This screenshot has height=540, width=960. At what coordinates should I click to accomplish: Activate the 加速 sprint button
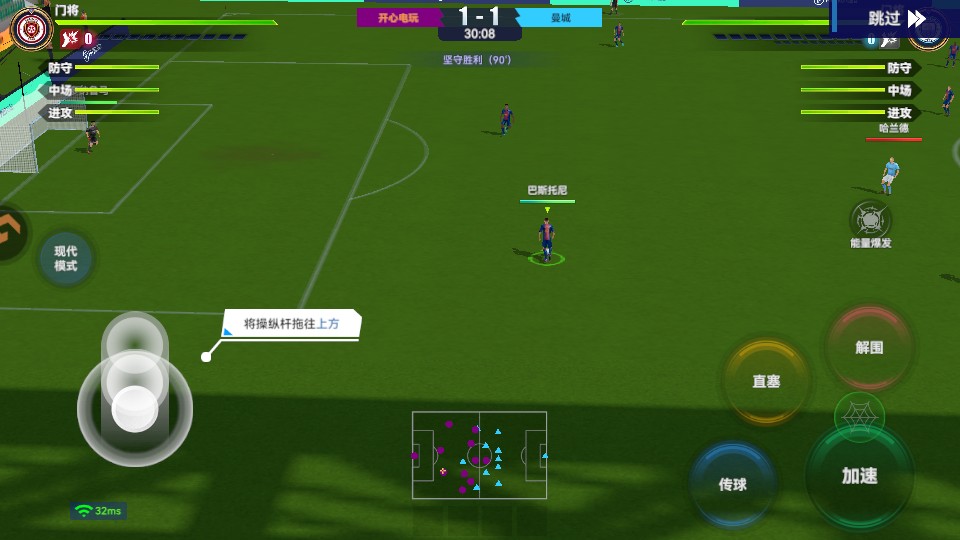pyautogui.click(x=859, y=476)
